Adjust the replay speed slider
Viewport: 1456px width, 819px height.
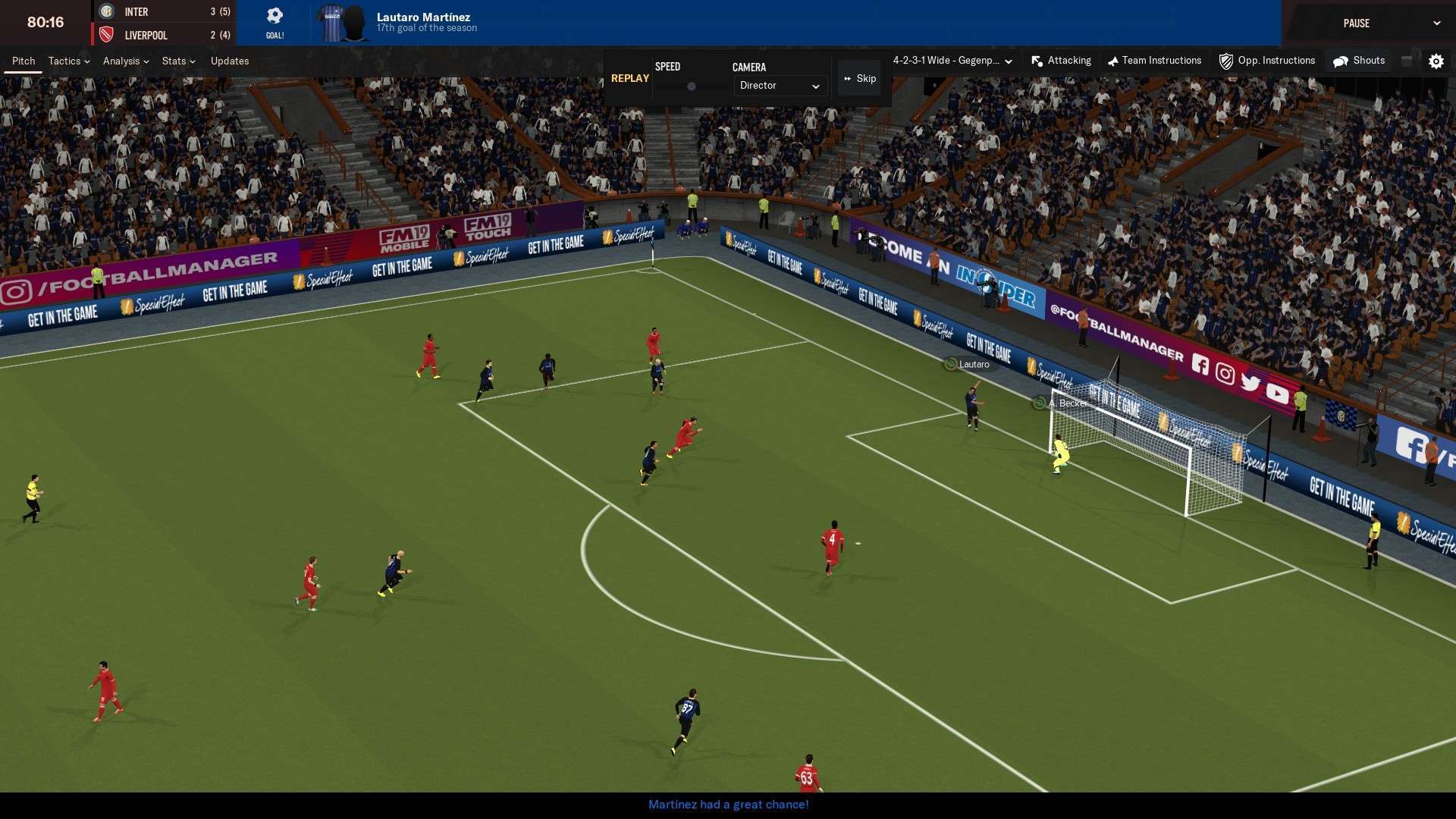point(691,86)
